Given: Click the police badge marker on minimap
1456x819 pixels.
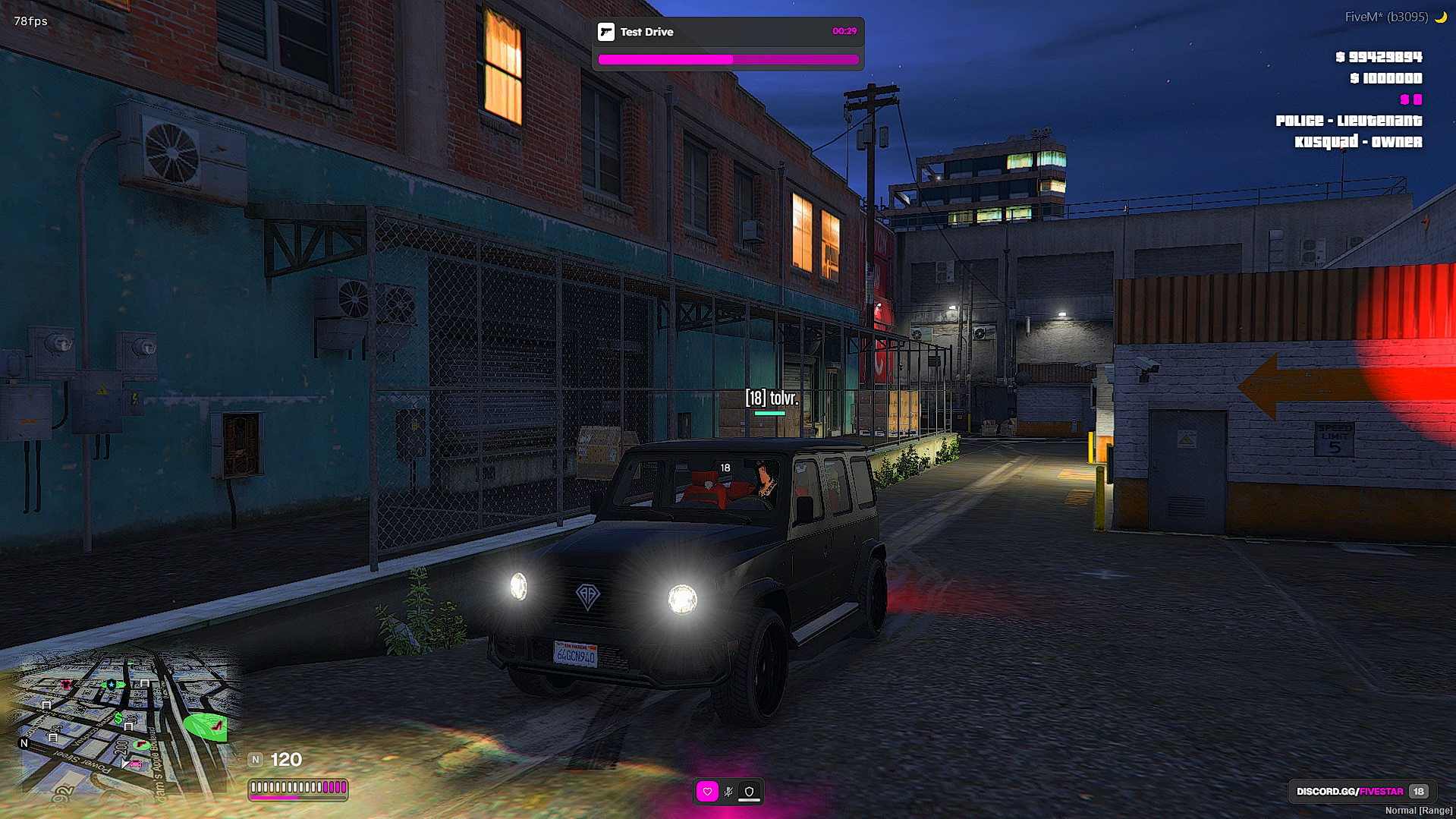Looking at the screenshot, I should point(112,685).
